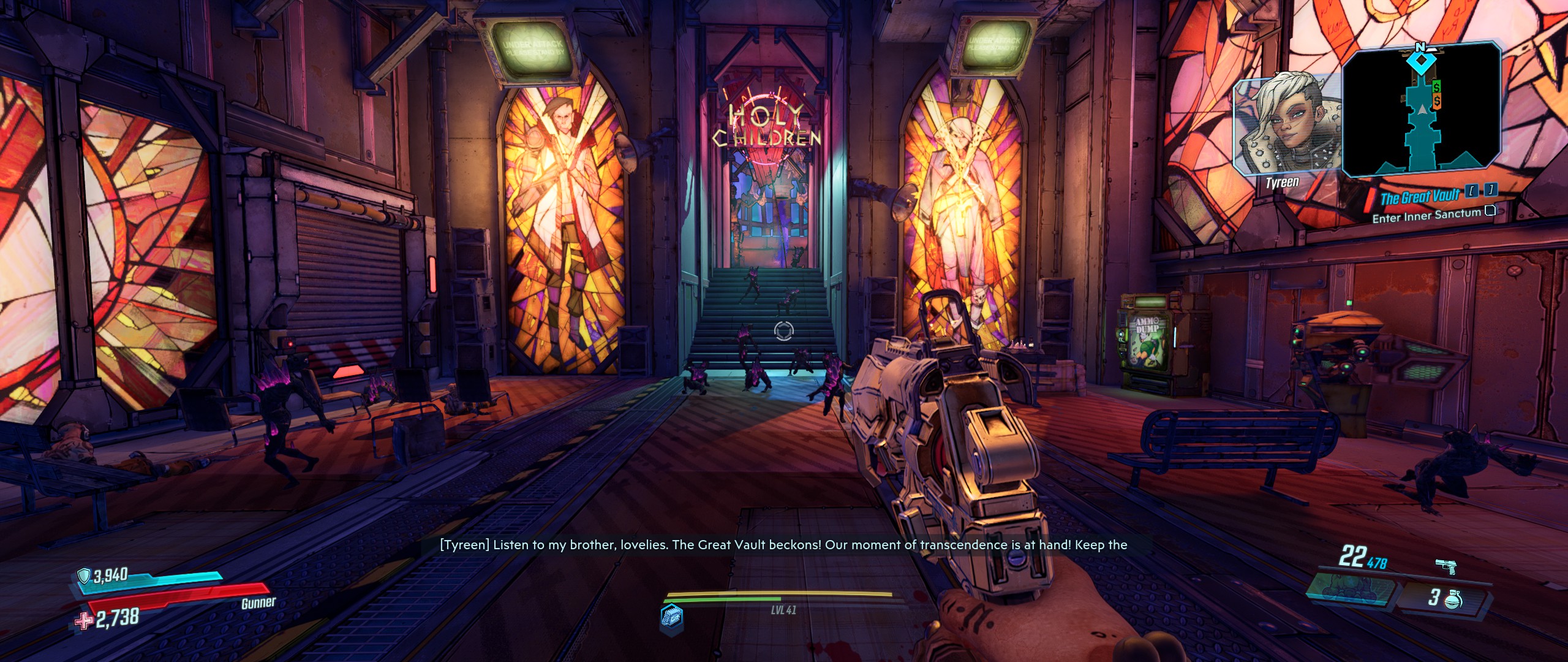Click the orange dollar vendor marker on minimap

[x=1438, y=101]
